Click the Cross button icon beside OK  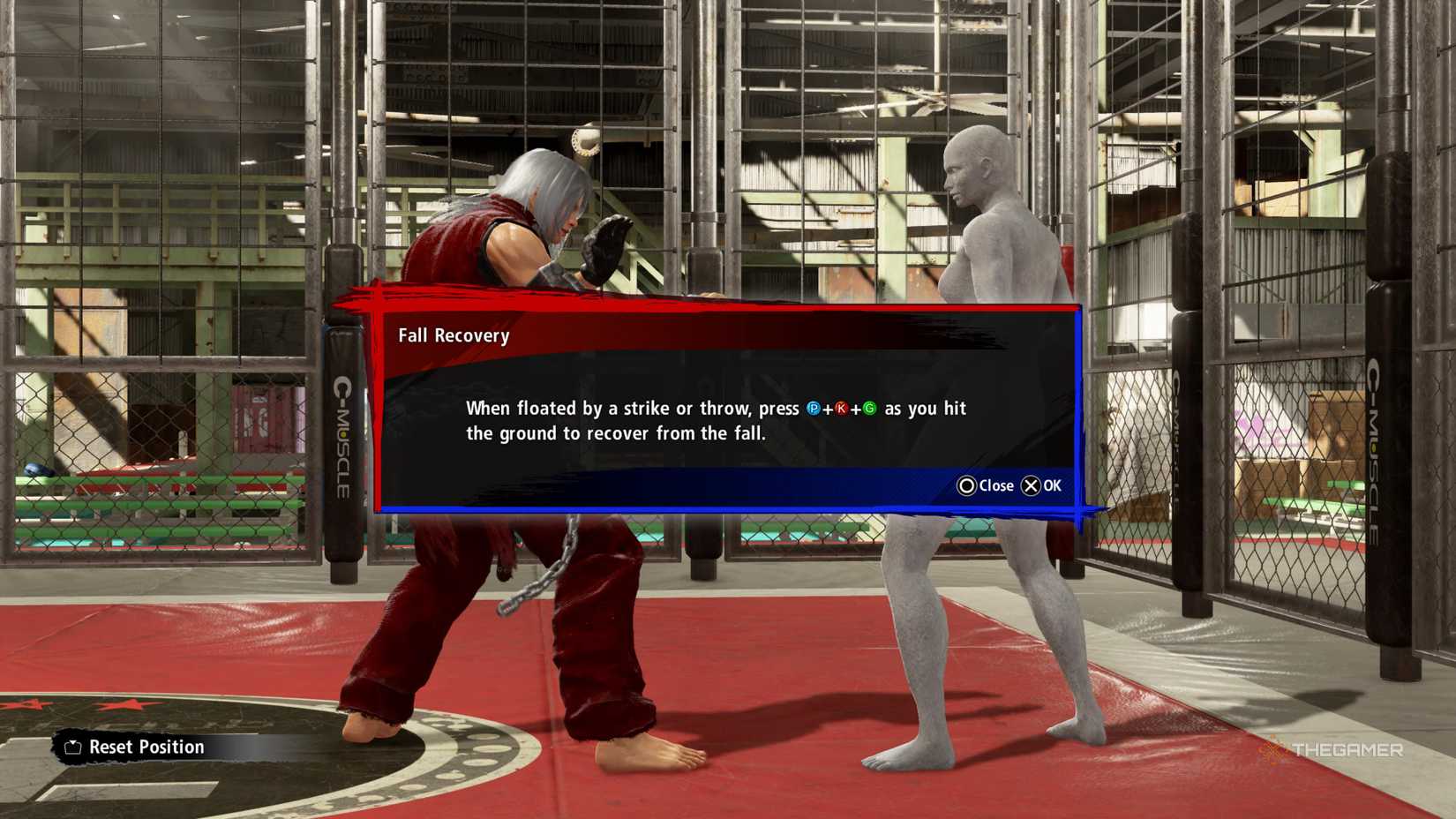(x=1031, y=485)
